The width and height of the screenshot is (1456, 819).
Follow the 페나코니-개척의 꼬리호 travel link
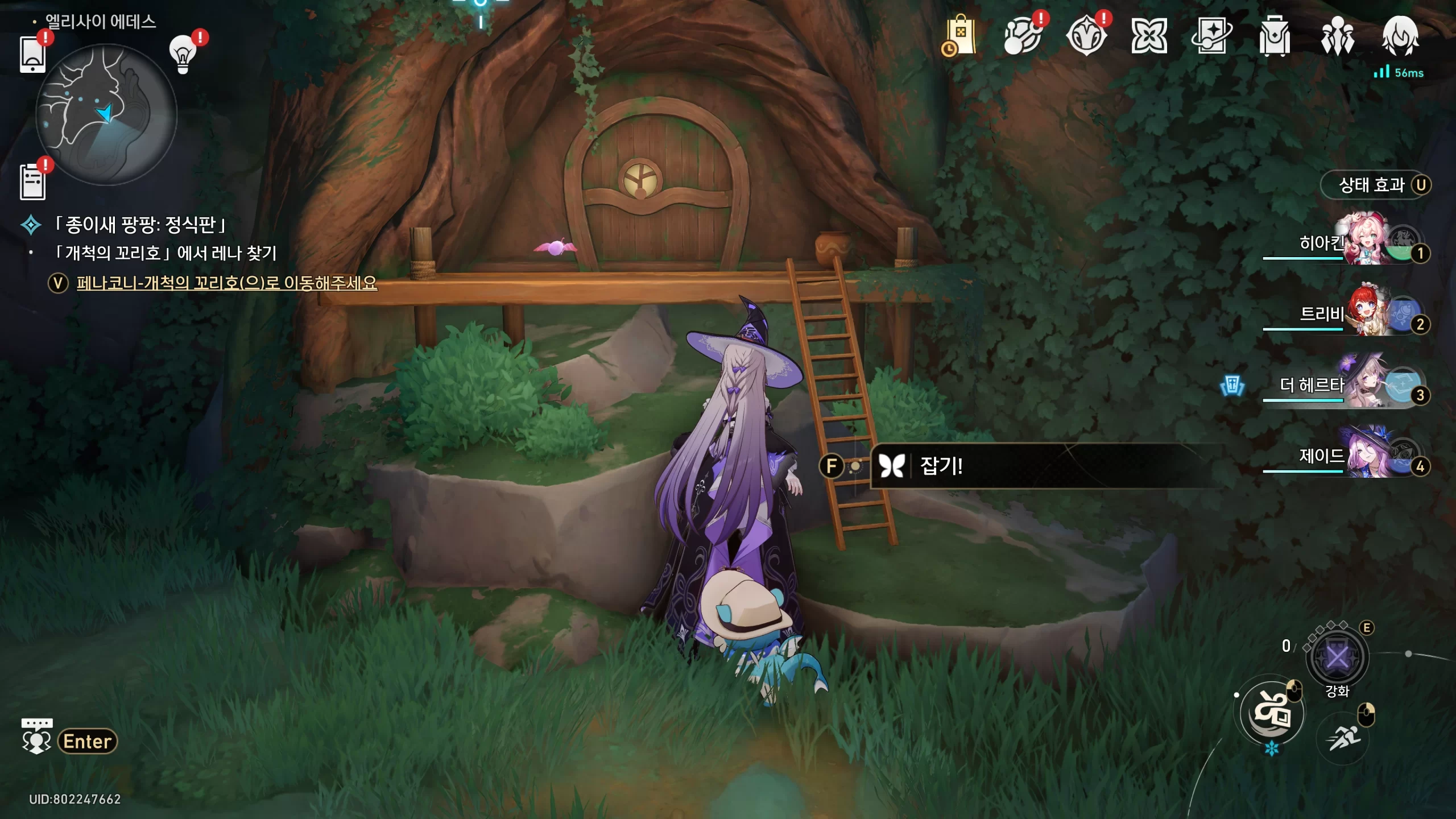tap(226, 283)
